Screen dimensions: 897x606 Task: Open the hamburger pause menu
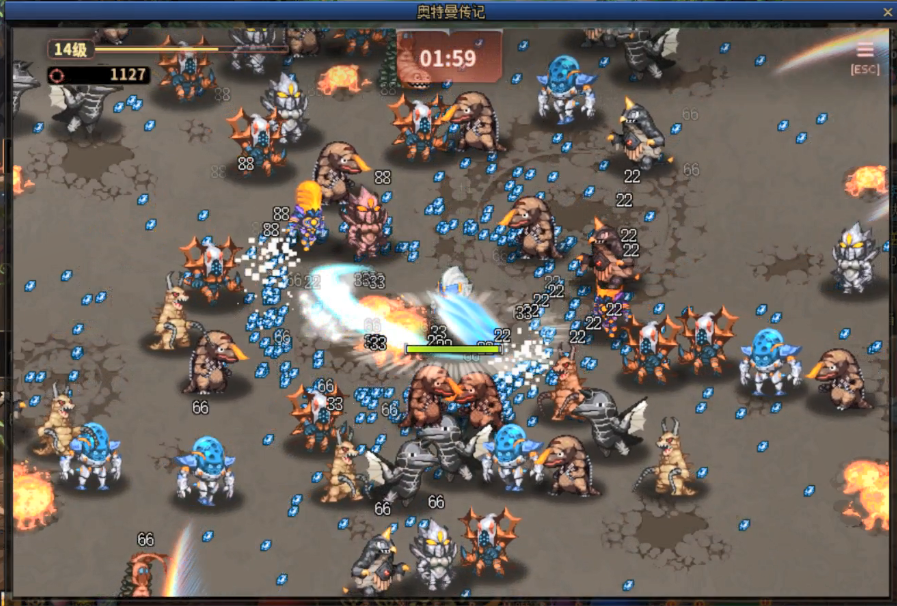[x=864, y=51]
